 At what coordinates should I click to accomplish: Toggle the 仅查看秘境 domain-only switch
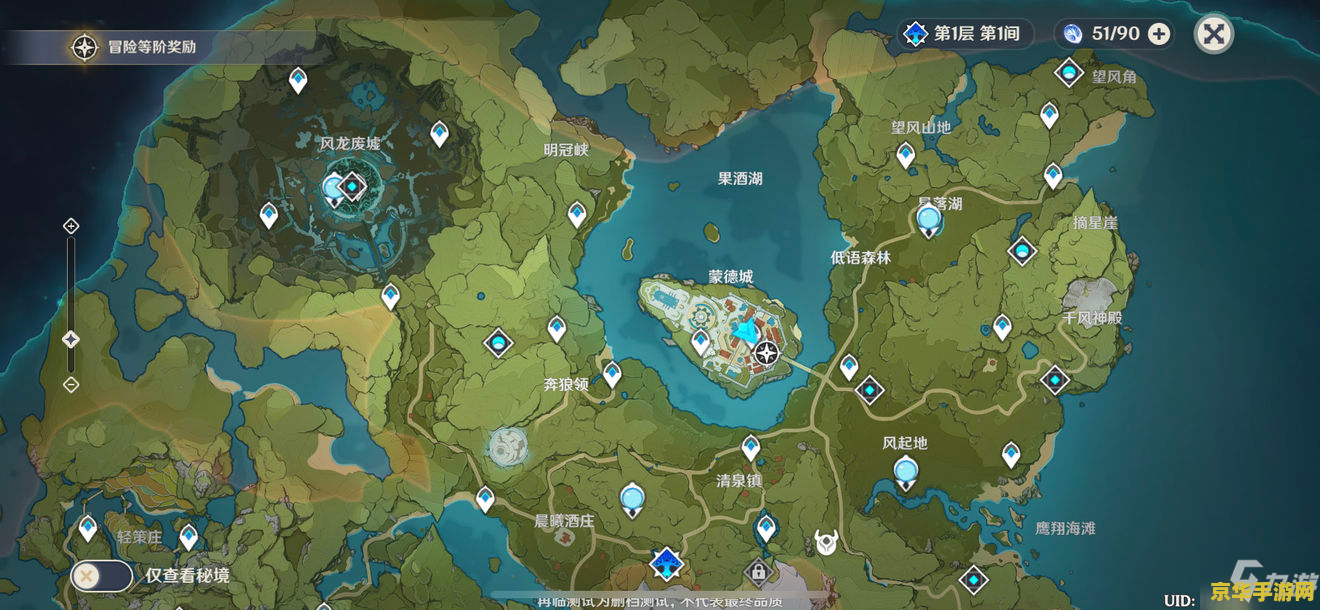(102, 575)
